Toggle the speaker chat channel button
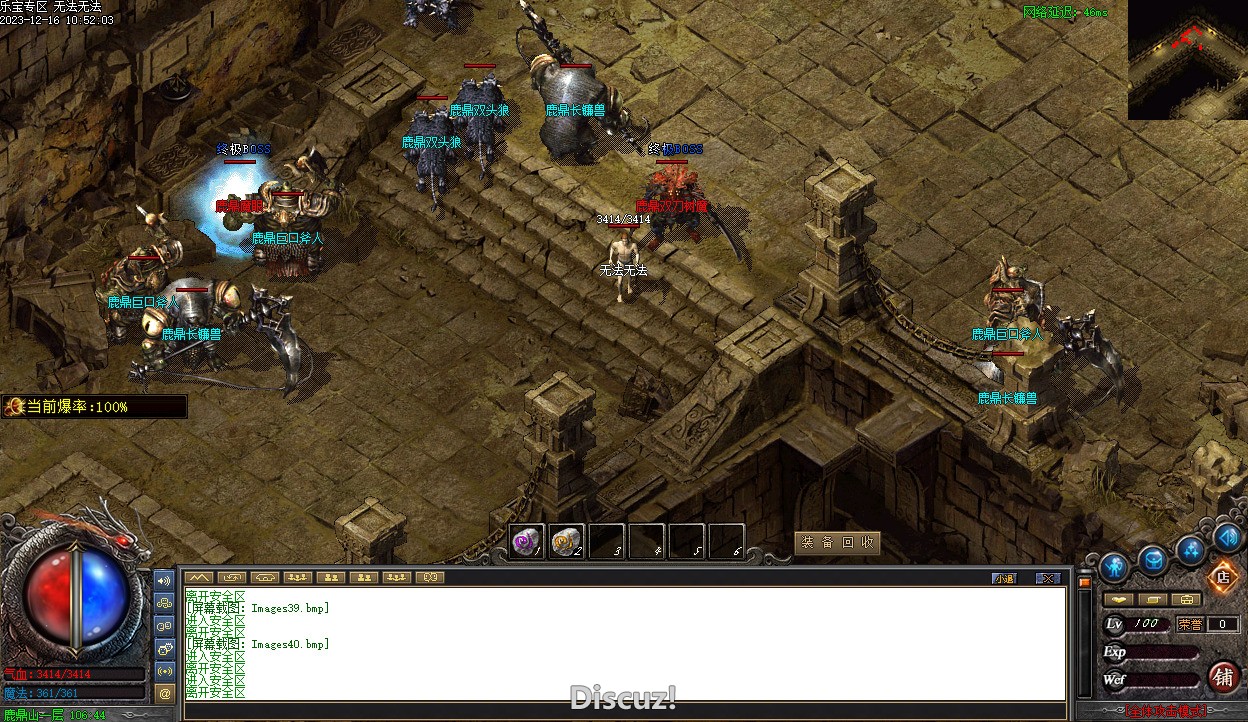This screenshot has width=1248, height=722. pyautogui.click(x=165, y=580)
